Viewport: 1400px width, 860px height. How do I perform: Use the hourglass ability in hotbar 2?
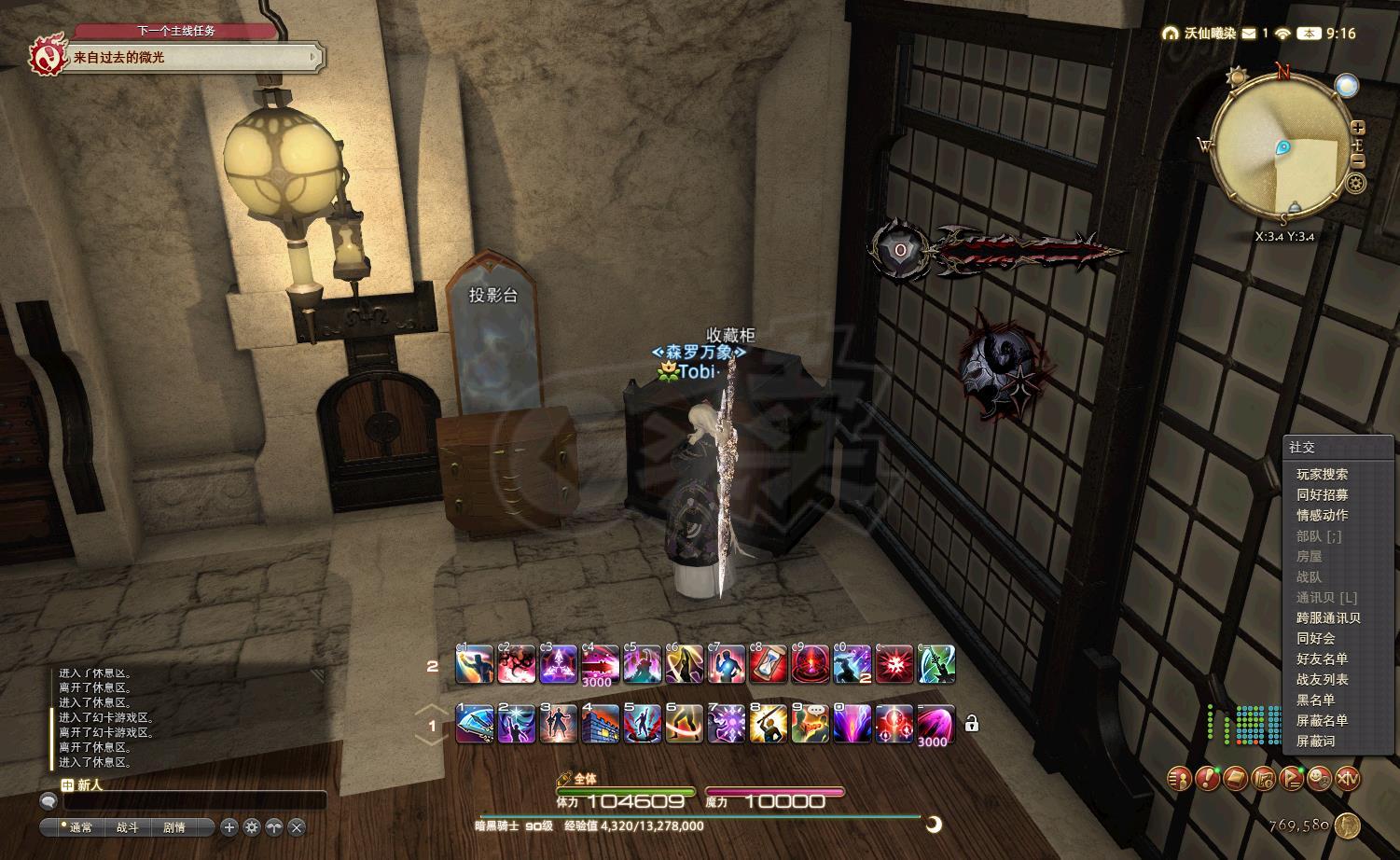[767, 663]
